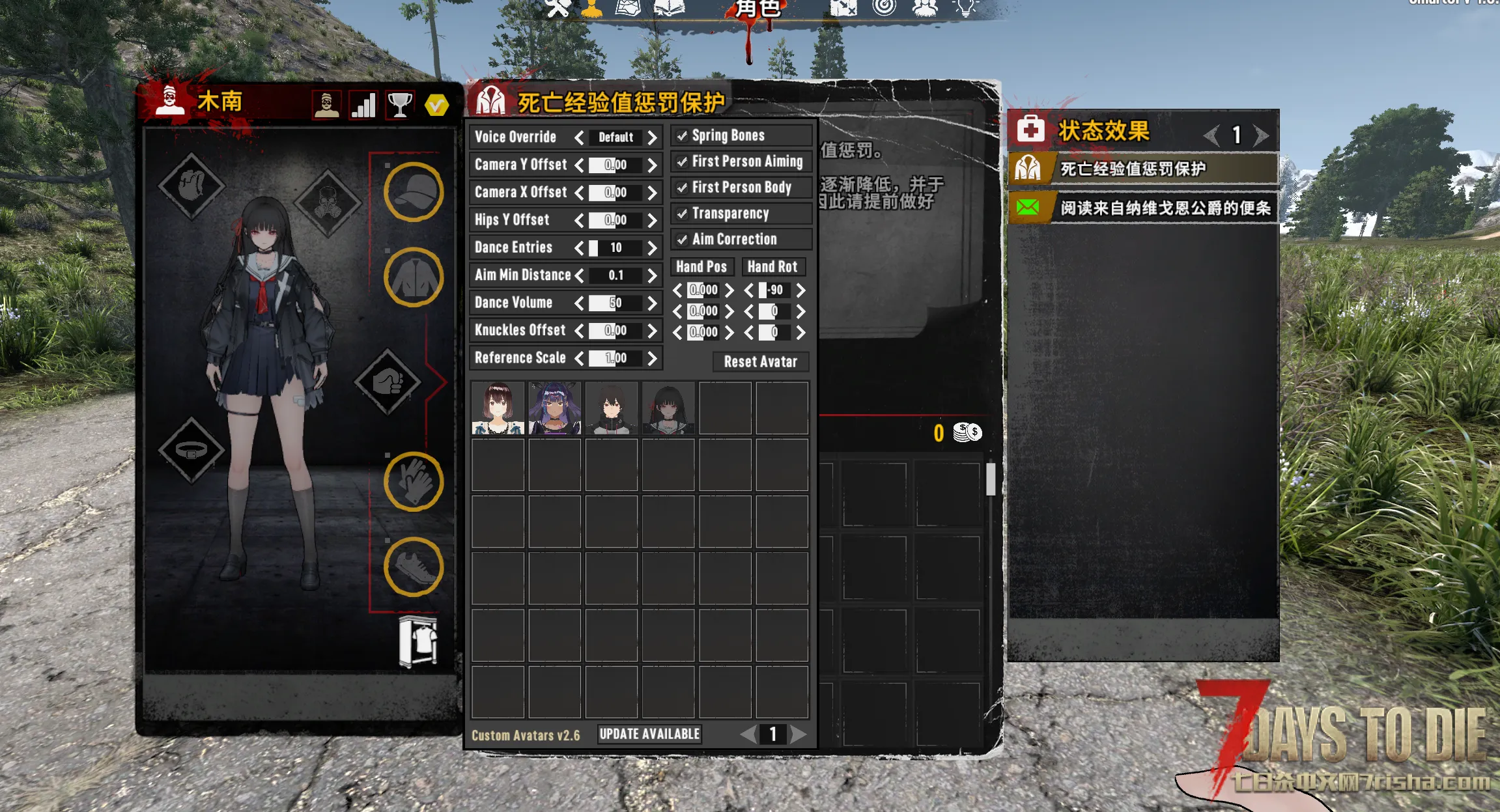Increase the Reference Scale value
This screenshot has height=812, width=1500.
pos(652,359)
